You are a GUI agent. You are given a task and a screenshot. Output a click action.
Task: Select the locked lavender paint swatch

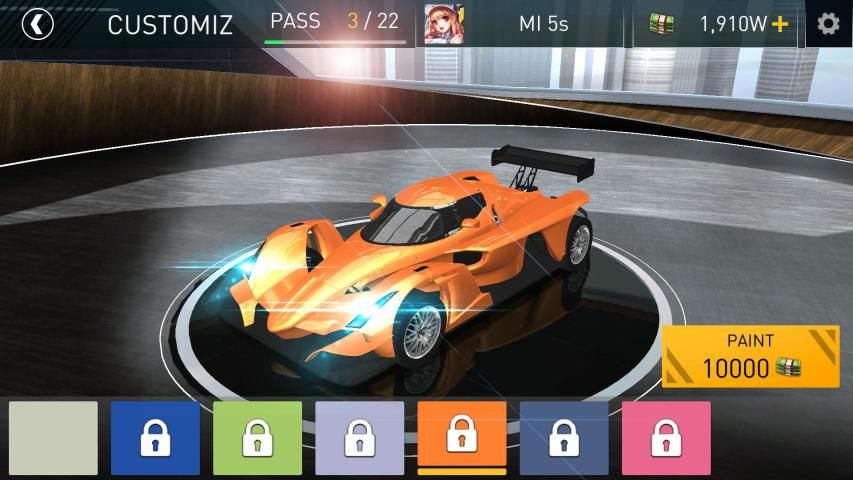pos(360,438)
